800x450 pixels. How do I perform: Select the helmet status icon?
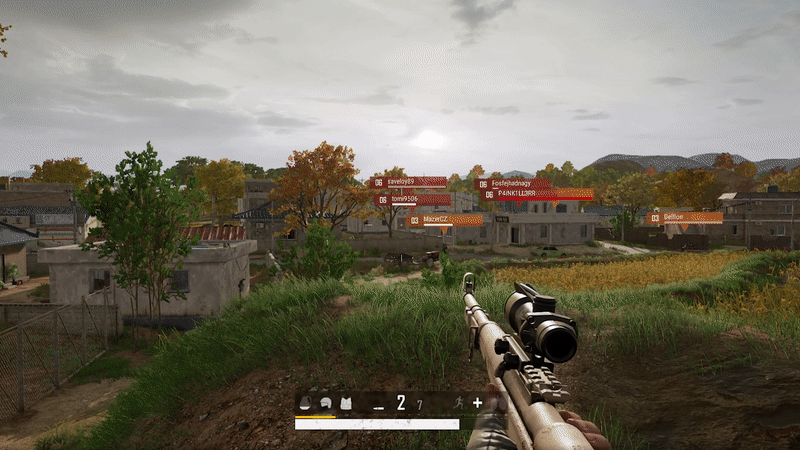click(x=326, y=403)
